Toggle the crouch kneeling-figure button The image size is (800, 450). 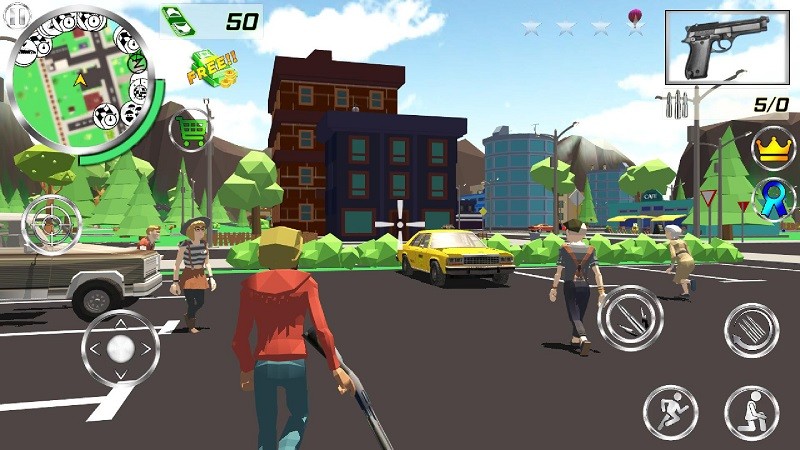pyautogui.click(x=752, y=412)
